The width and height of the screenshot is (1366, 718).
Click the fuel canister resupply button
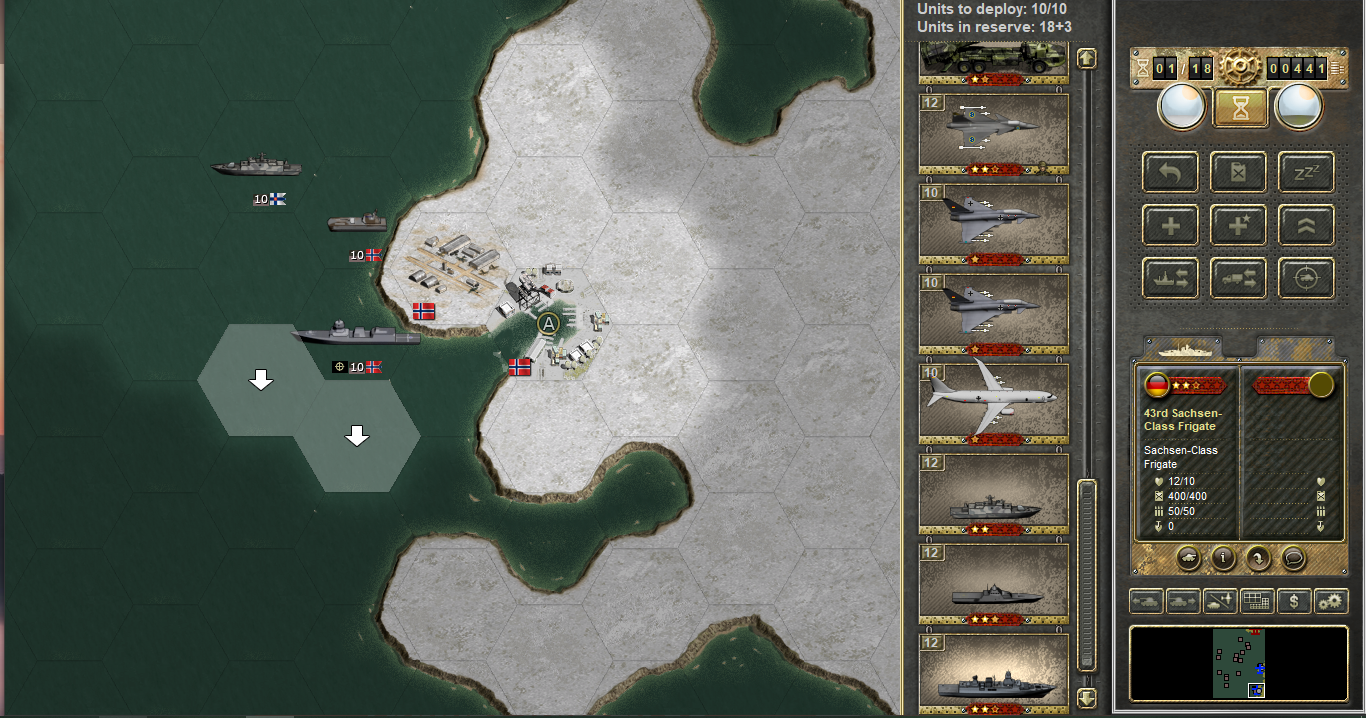[1238, 172]
